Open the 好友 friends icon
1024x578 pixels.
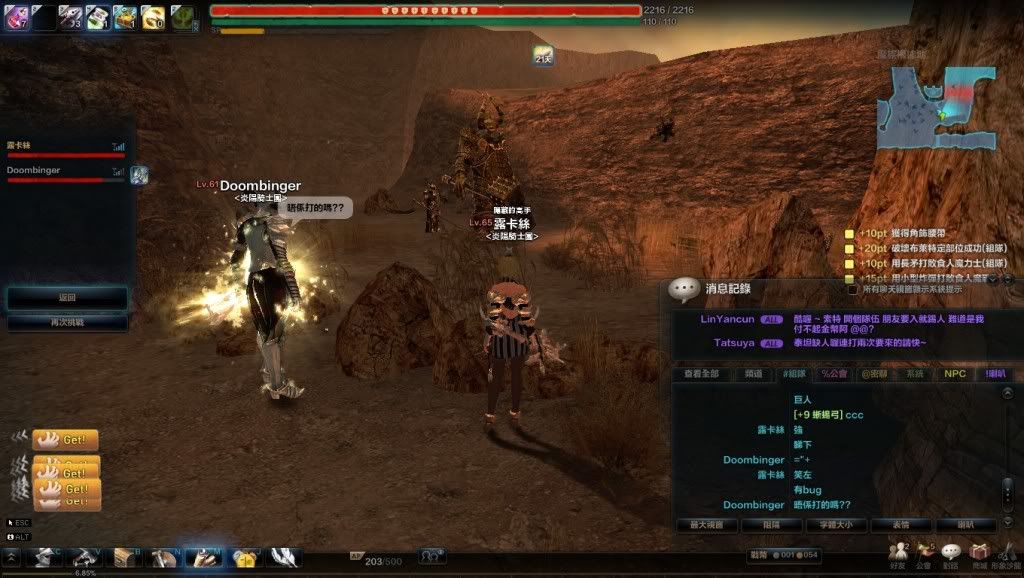point(897,551)
